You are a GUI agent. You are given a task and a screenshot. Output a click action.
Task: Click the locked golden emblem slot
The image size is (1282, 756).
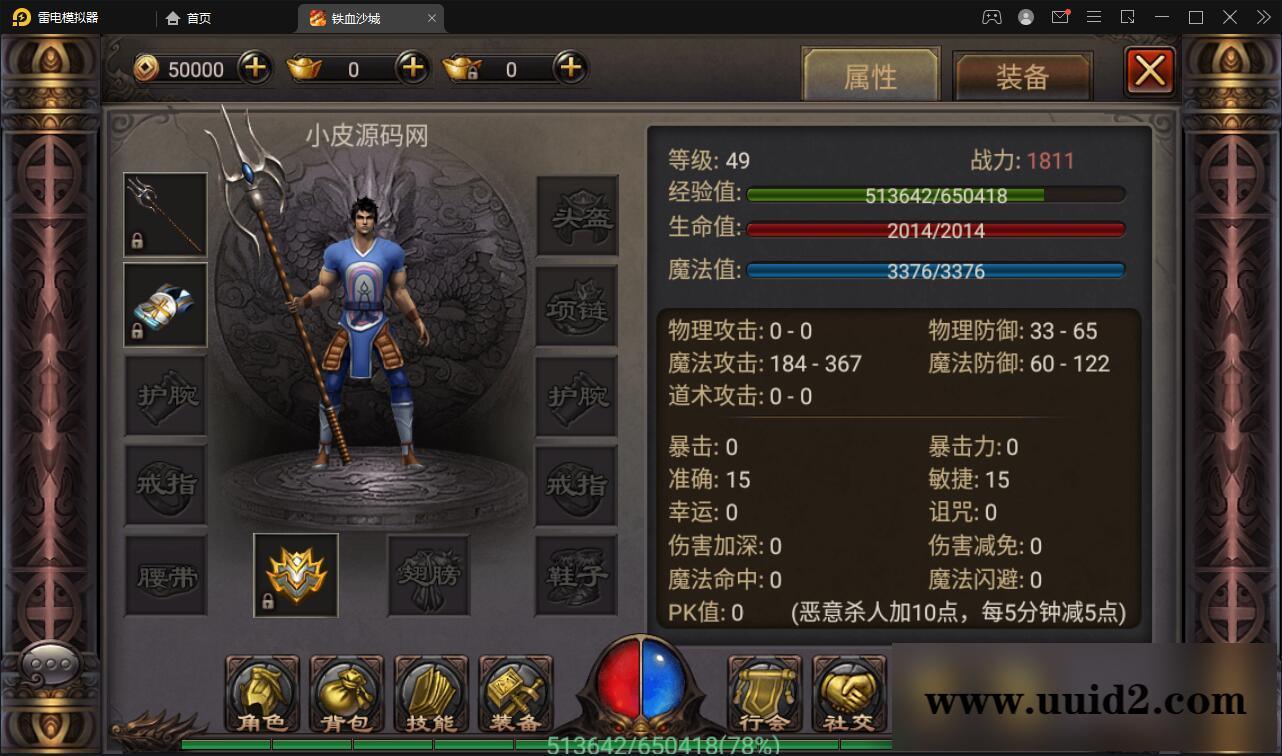click(295, 575)
